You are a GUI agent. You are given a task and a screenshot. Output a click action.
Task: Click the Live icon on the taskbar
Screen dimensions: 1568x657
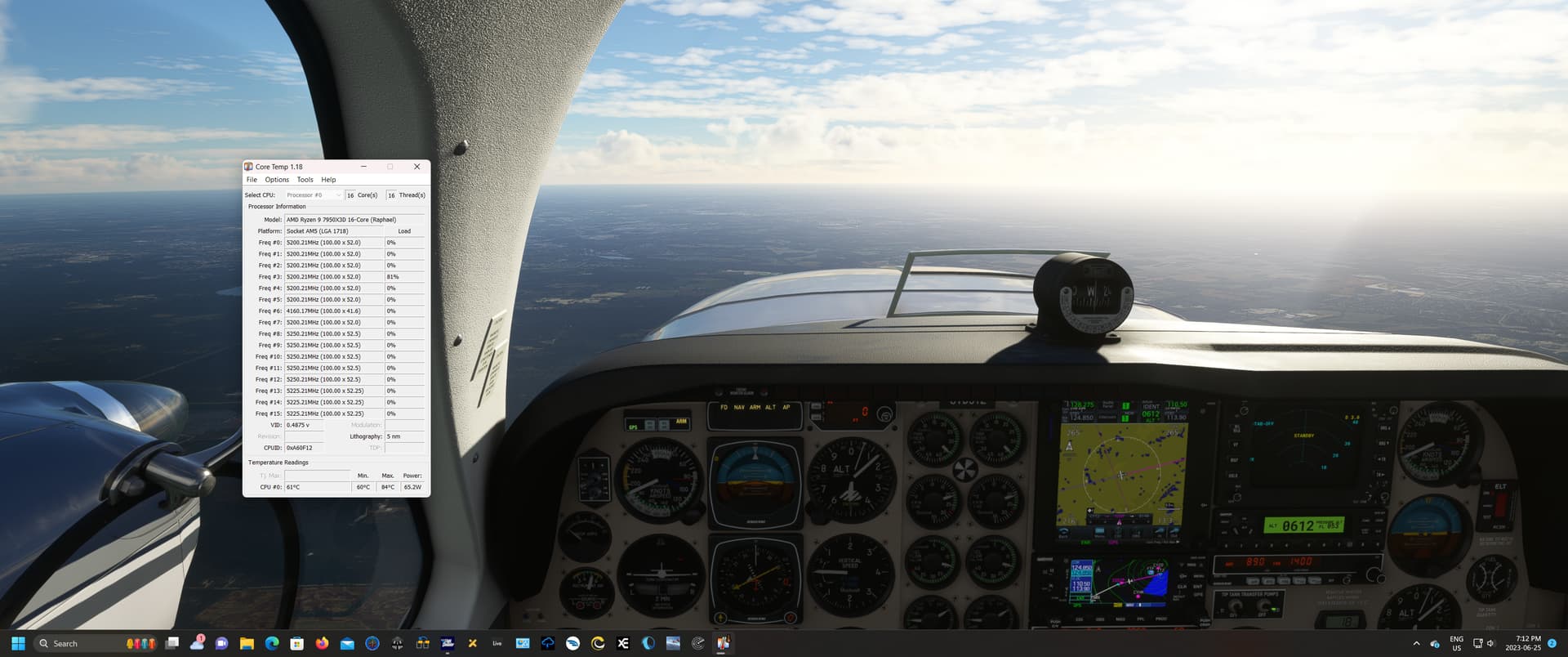[x=497, y=643]
